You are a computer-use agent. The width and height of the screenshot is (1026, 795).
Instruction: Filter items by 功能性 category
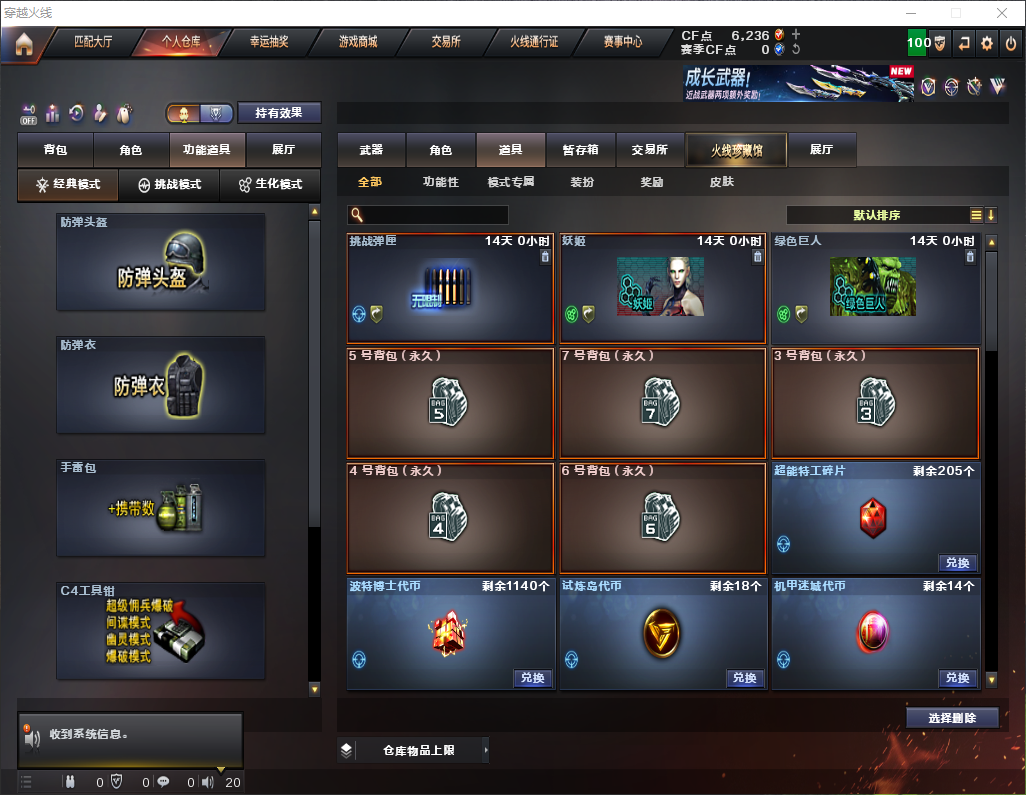440,183
